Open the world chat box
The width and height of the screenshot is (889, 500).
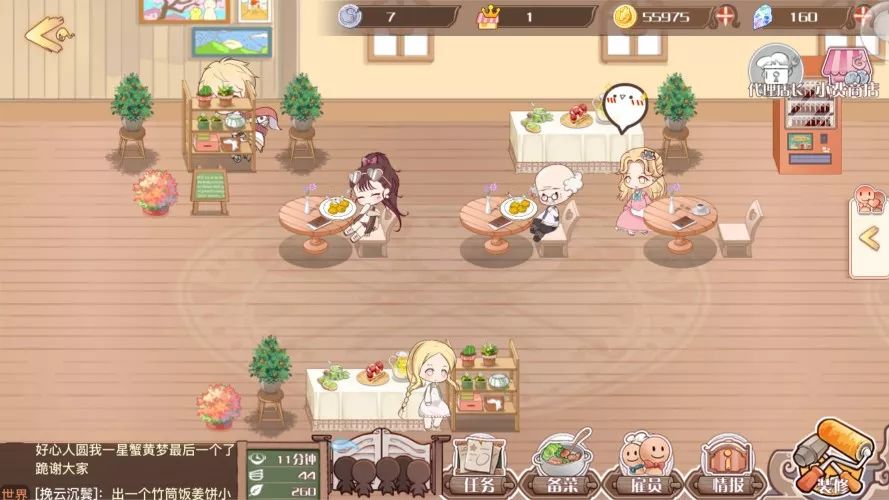(120, 472)
